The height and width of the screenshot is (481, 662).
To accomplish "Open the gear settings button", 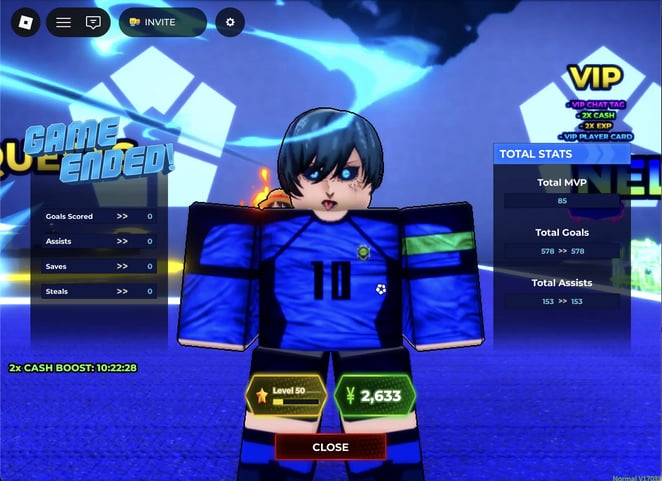I will 230,22.
